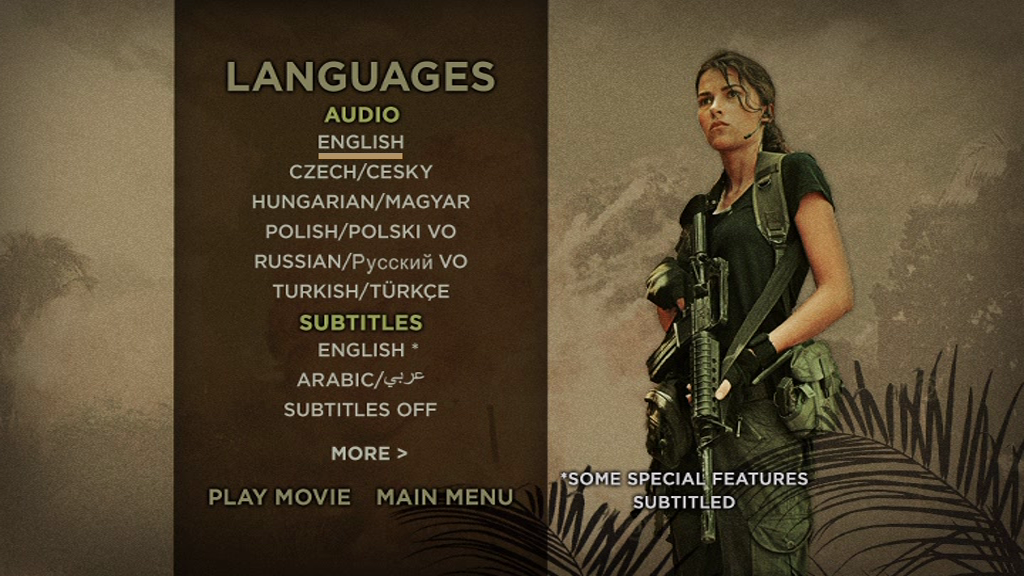Choose the Russian VO audio option
1024x576 pixels.
coord(360,262)
